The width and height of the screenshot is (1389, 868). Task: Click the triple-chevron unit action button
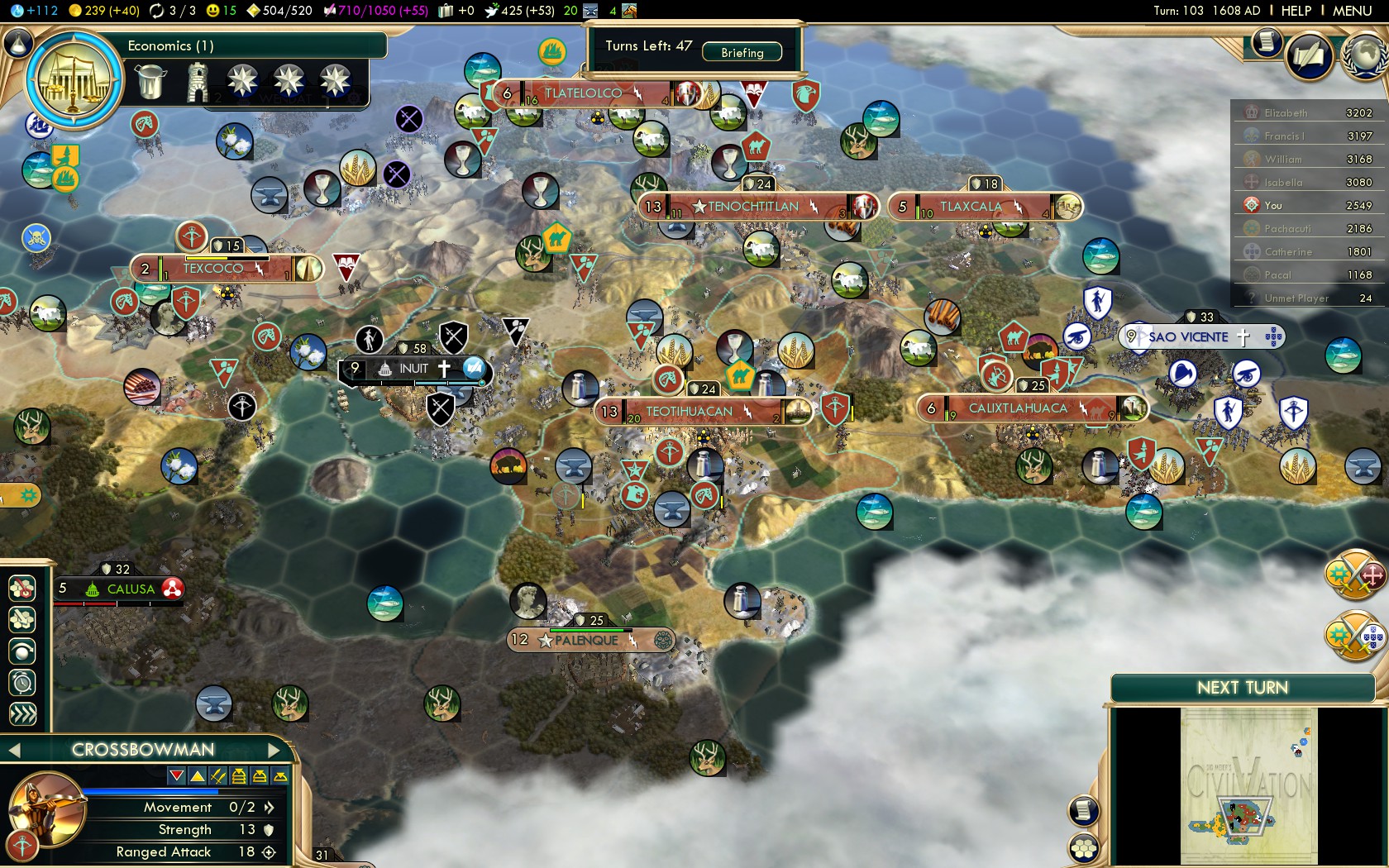[x=22, y=714]
